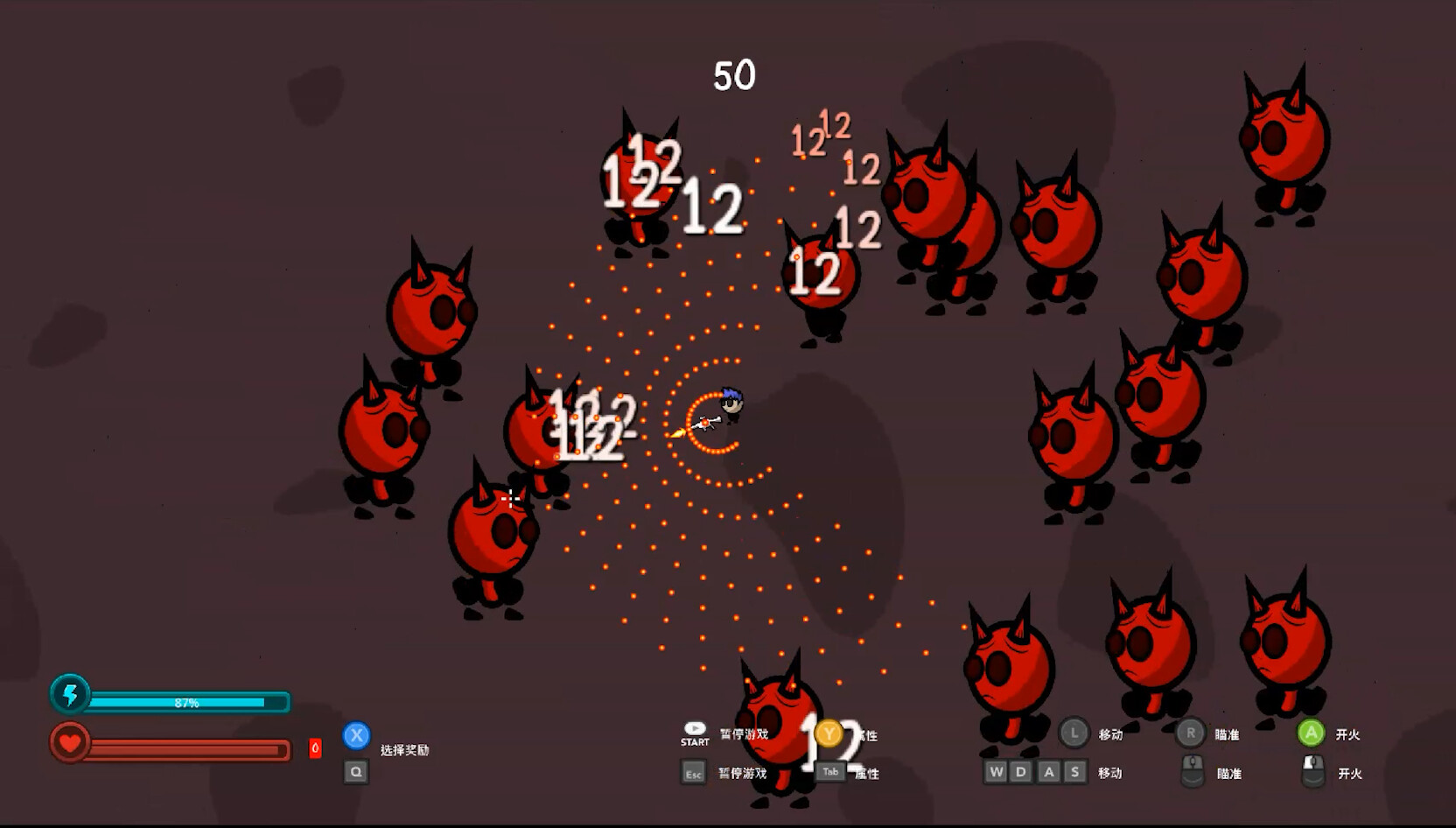
Task: Click the Q key icon below X
Action: click(356, 772)
